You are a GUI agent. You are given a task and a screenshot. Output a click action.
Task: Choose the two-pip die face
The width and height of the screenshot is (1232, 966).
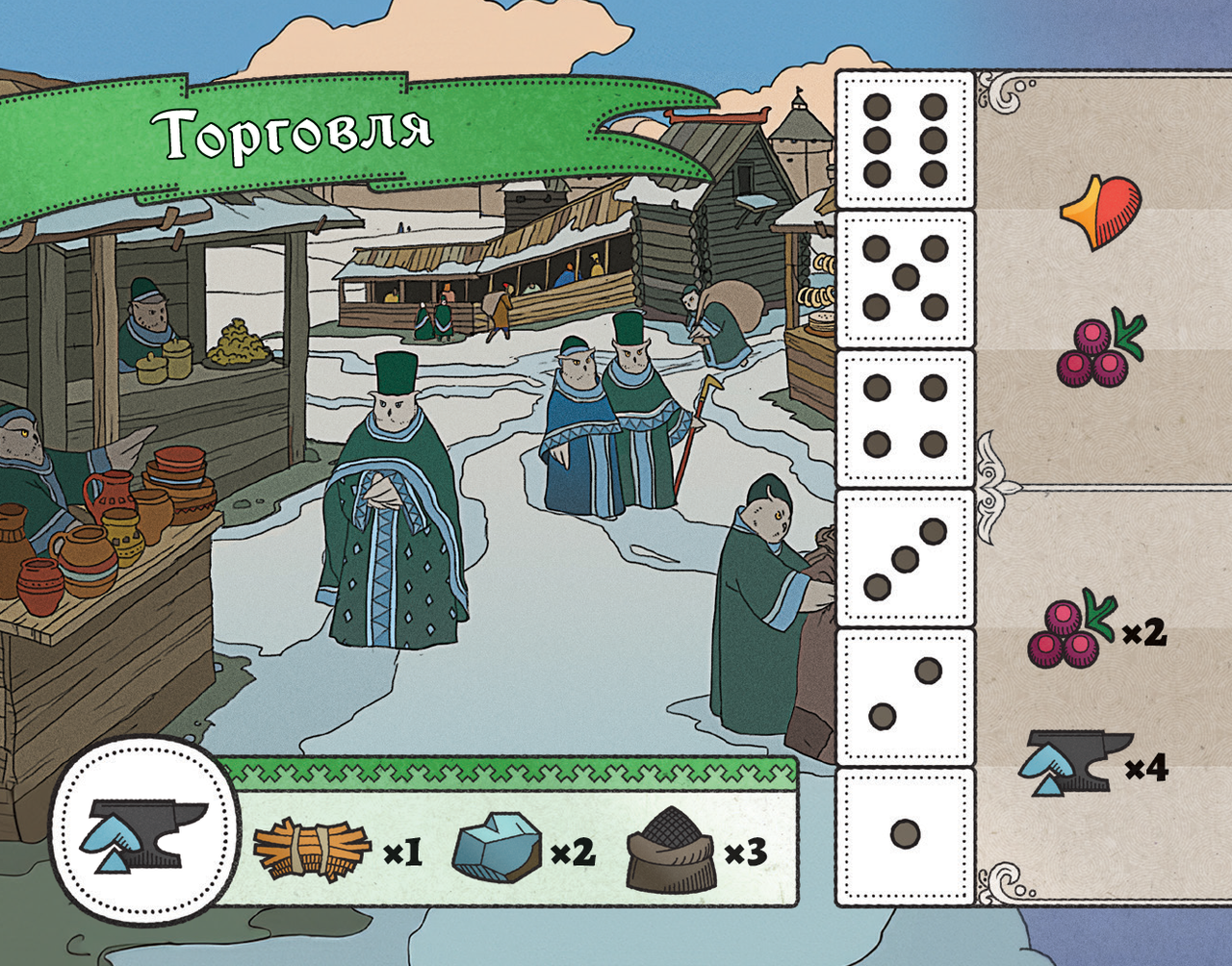pyautogui.click(x=905, y=696)
